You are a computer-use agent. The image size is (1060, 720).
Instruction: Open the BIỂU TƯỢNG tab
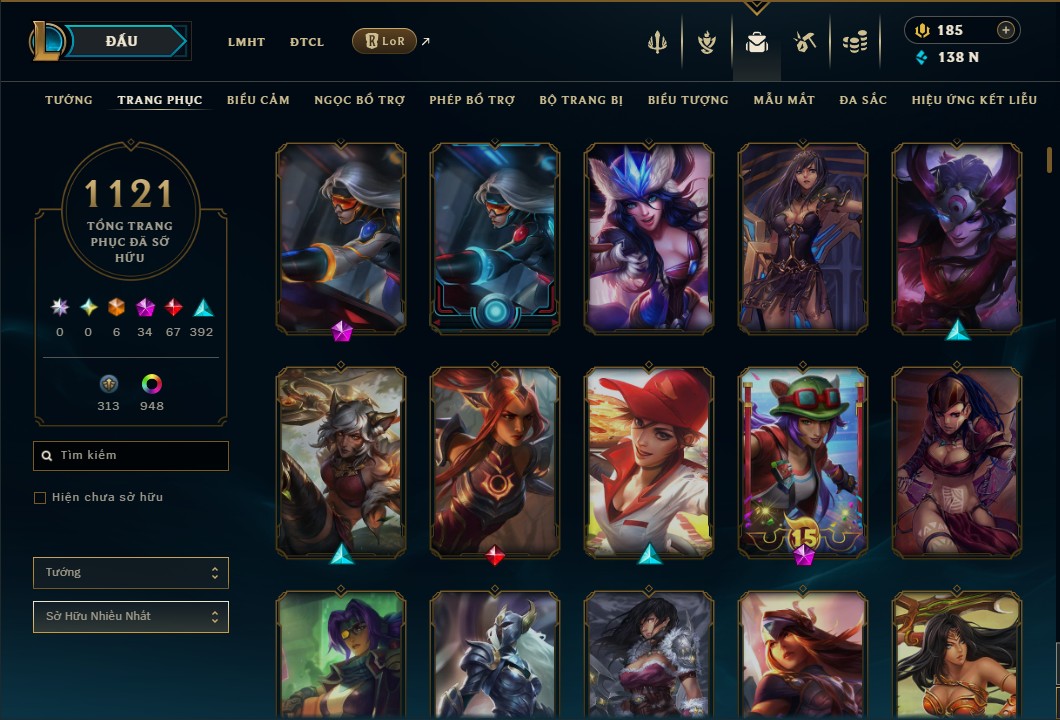point(688,100)
